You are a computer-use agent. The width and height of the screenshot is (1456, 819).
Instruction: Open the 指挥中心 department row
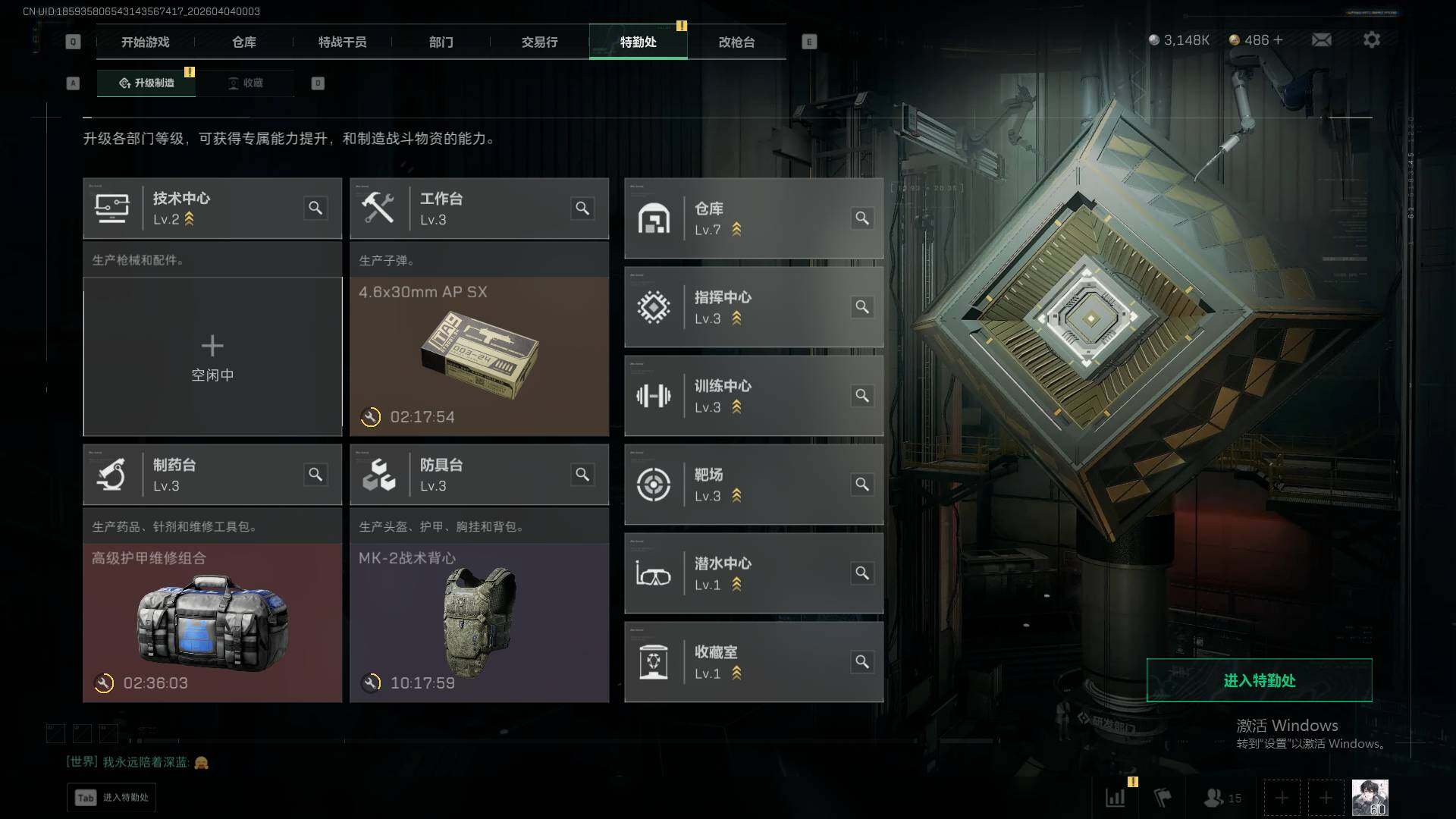753,307
